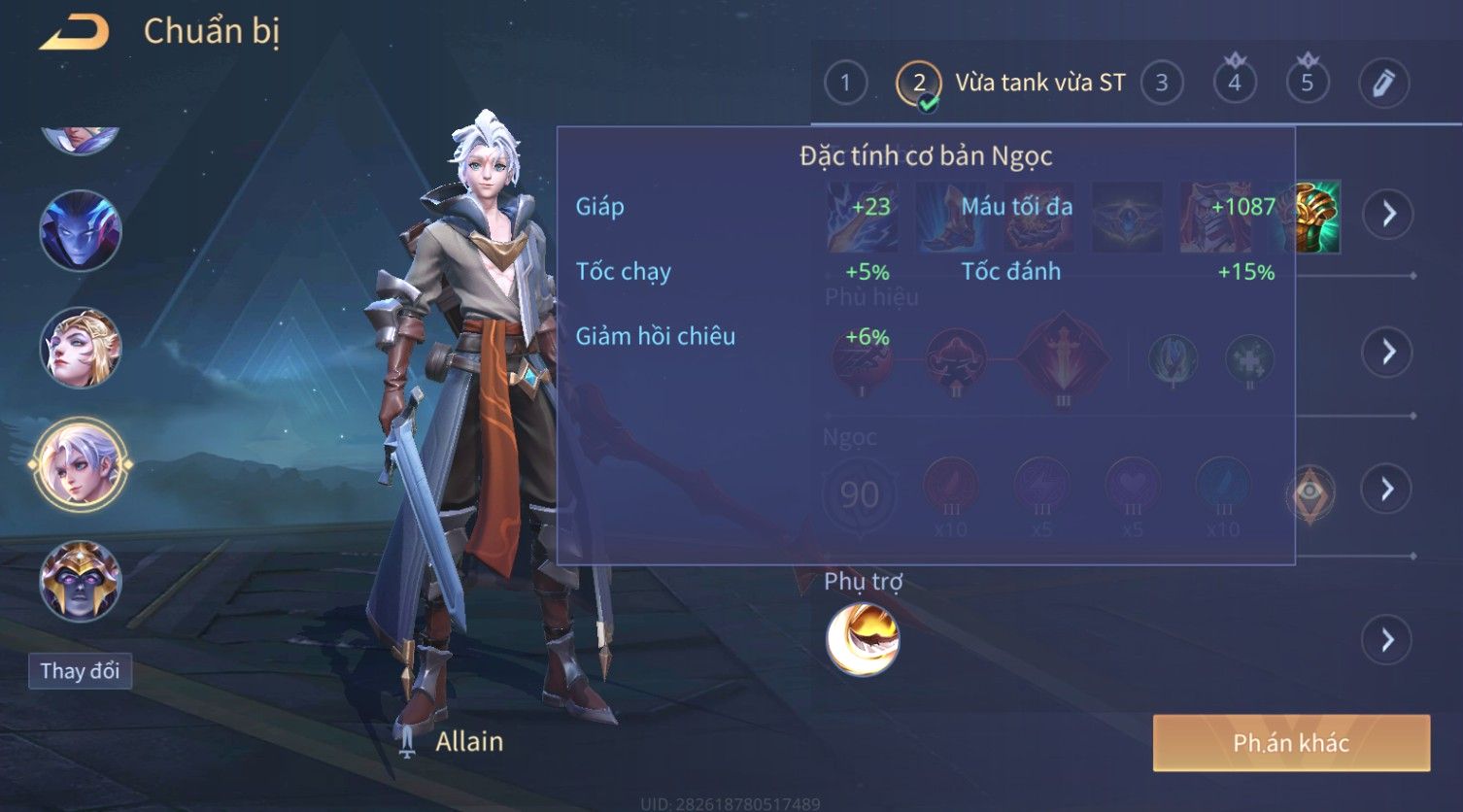The image size is (1463, 812).
Task: Open equipment build details arrow
Action: pos(1388,214)
